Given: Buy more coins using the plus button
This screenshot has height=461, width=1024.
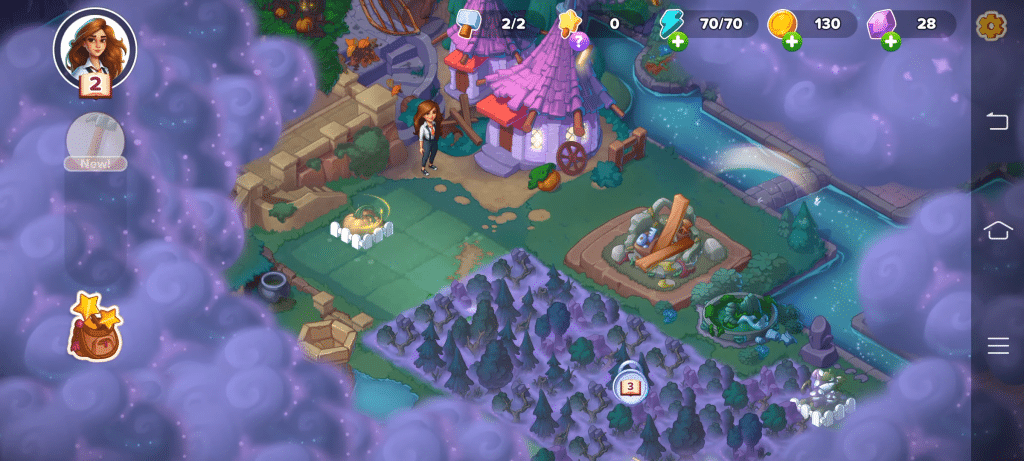Looking at the screenshot, I should click(792, 41).
